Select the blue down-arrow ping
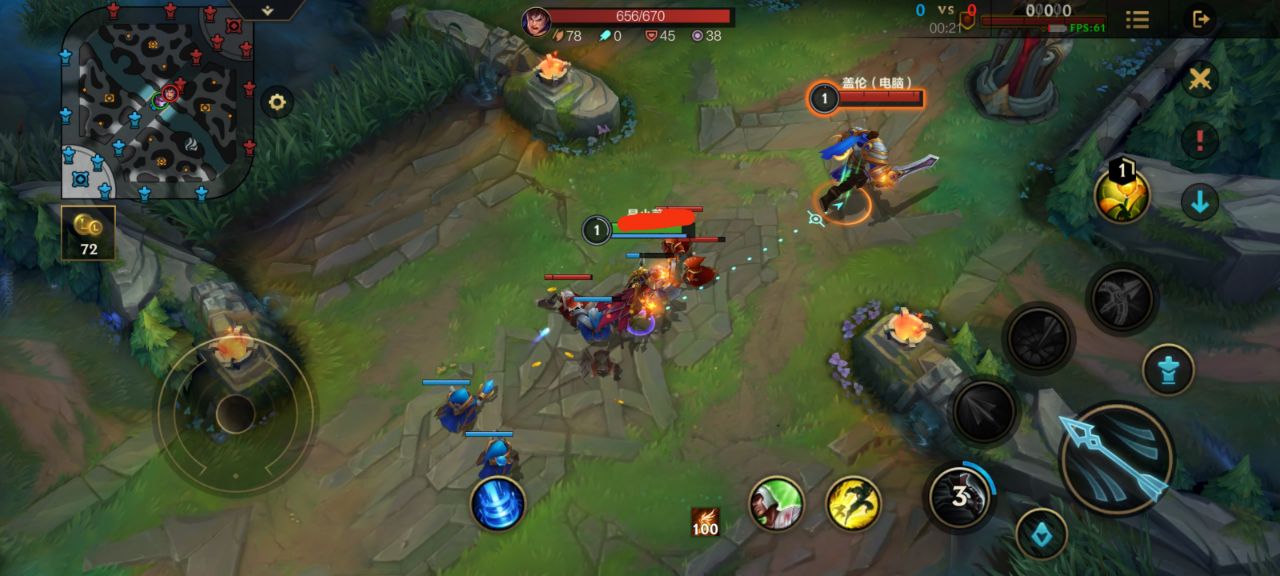 [x=1199, y=202]
